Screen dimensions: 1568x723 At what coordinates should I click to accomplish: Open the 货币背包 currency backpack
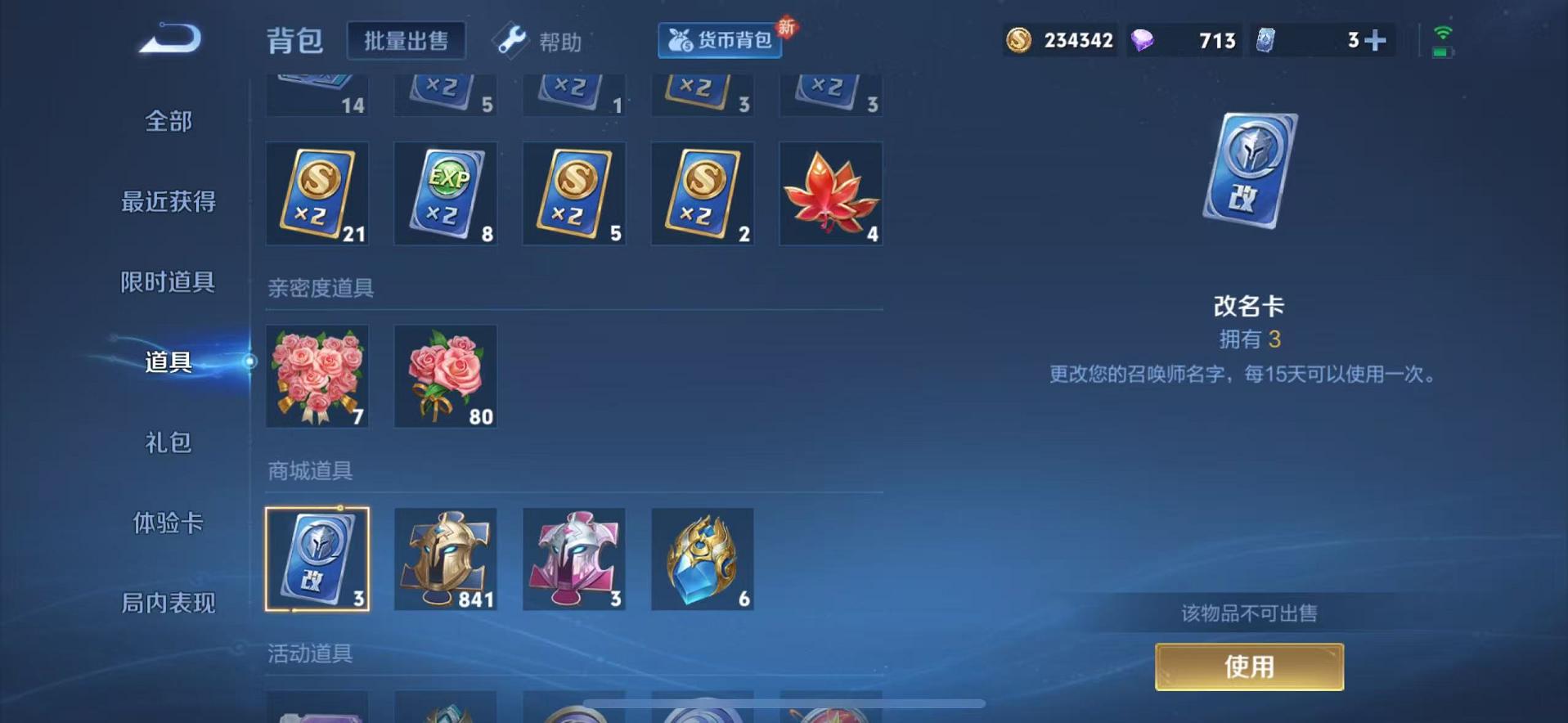[720, 41]
